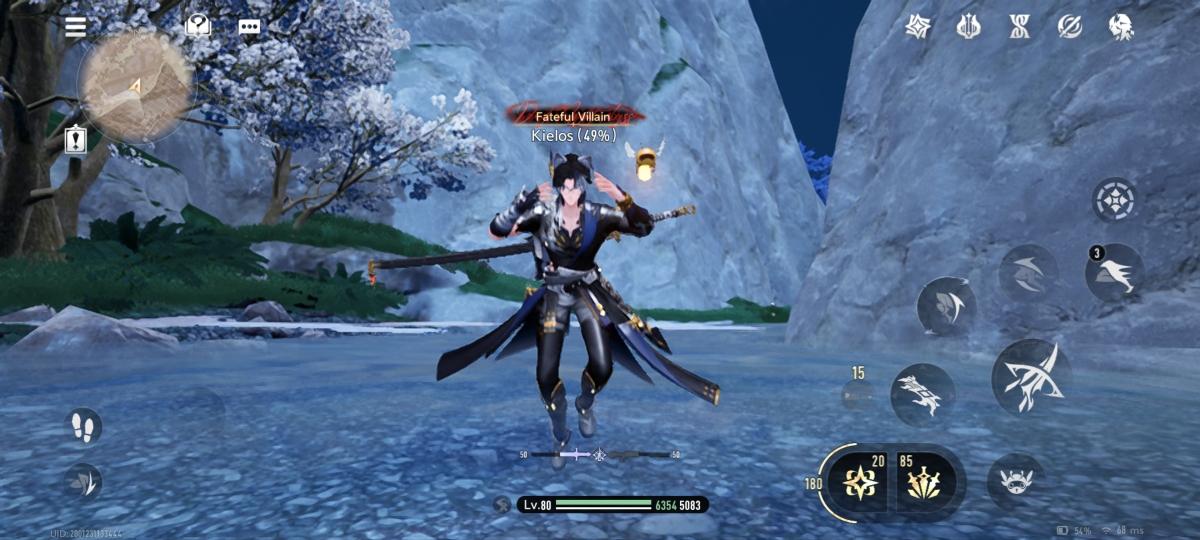Screen dimensions: 1200x540
Task: Open the character head profile icon
Action: tap(1121, 27)
